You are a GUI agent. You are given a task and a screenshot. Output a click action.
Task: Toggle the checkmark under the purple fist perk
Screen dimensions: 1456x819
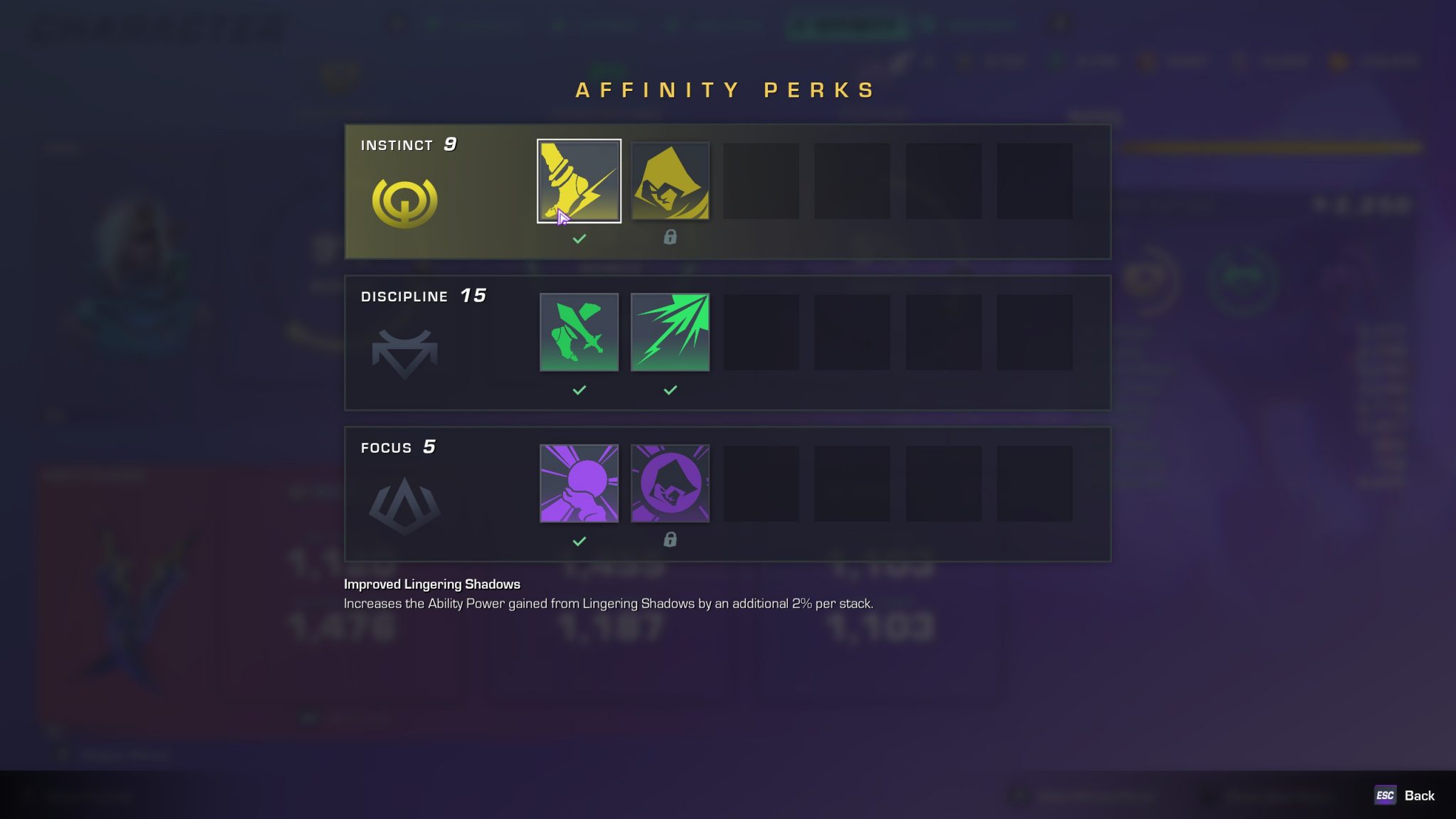pyautogui.click(x=579, y=541)
